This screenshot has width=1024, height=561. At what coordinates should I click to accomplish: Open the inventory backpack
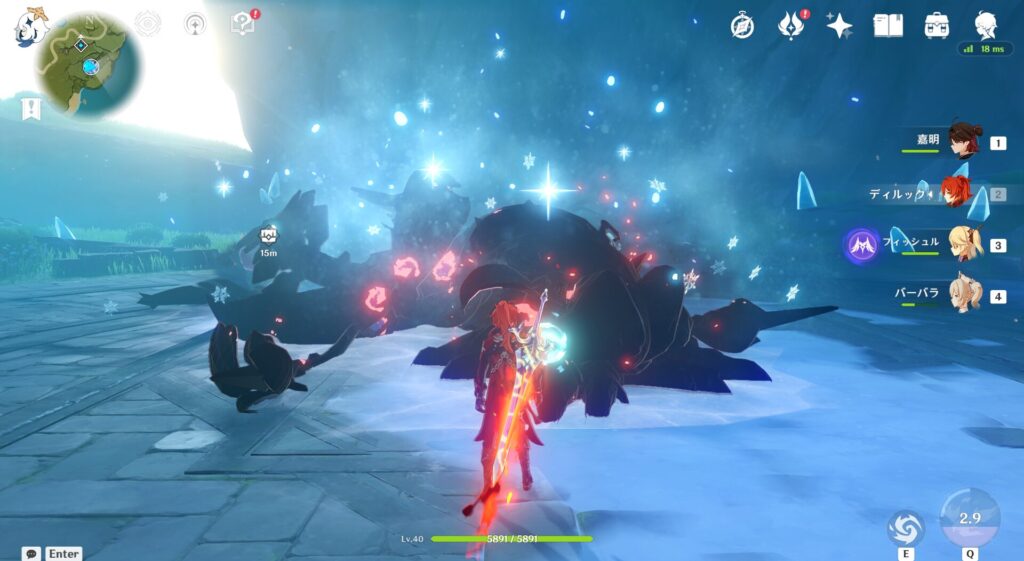(937, 26)
